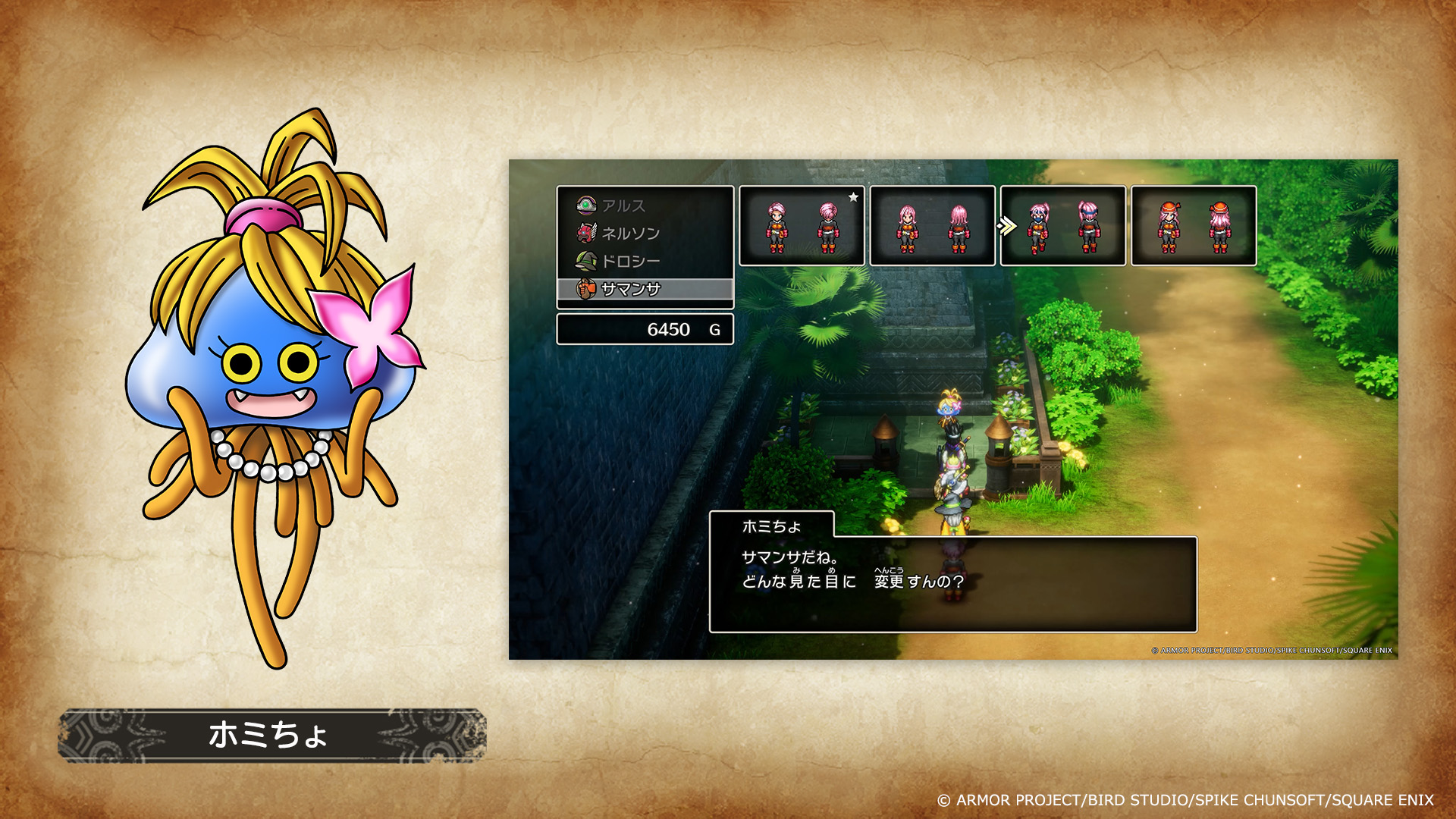This screenshot has height=819, width=1456.
Task: Click the SQUARE ENIX copyright text
Action: [x=1191, y=800]
